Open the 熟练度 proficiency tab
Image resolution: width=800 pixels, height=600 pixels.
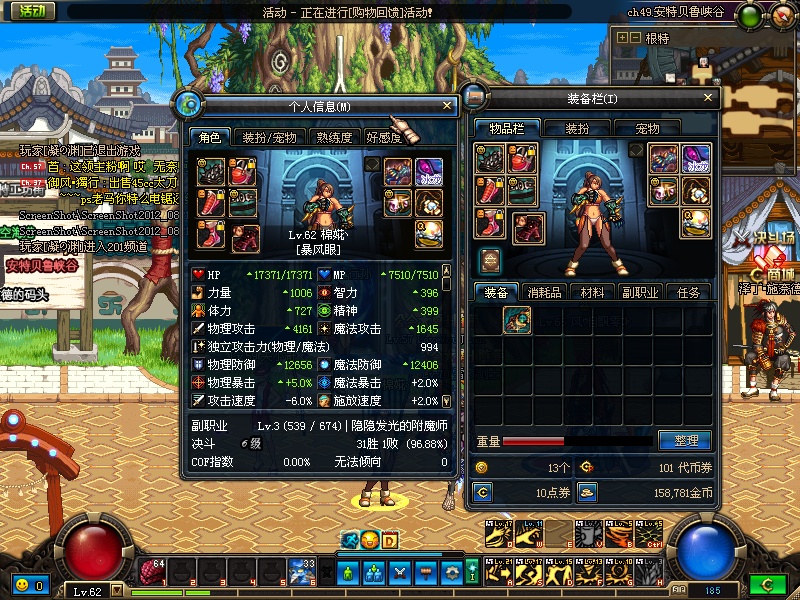pos(334,137)
